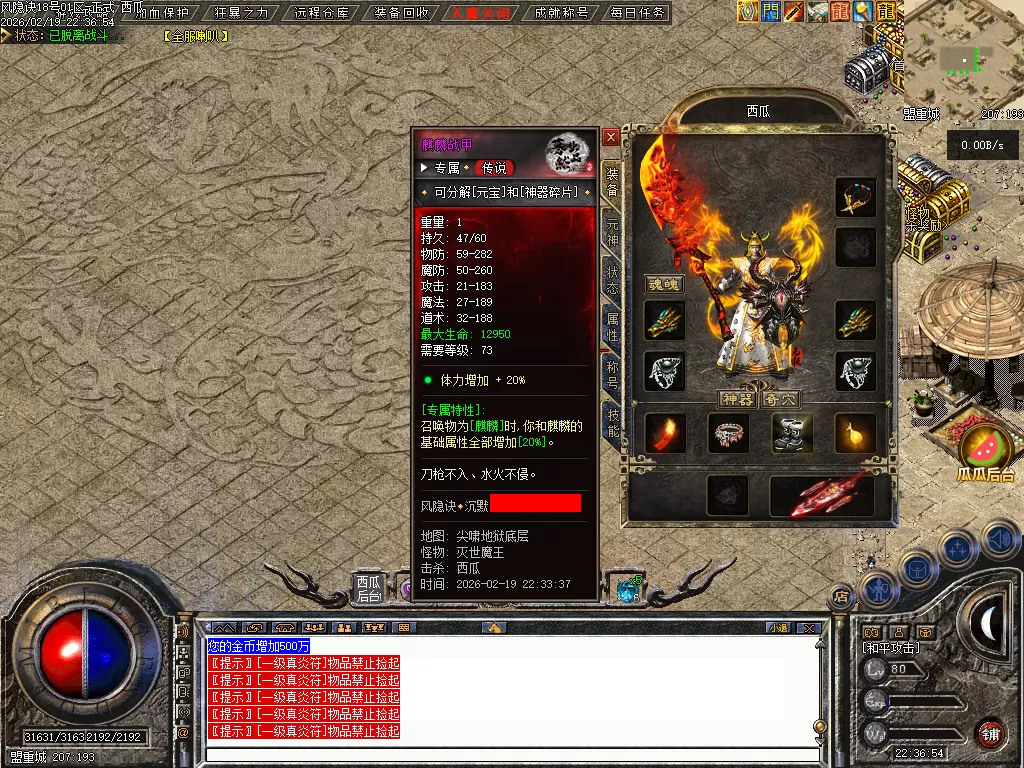Open the 成就称号 achievements menu

pos(561,13)
